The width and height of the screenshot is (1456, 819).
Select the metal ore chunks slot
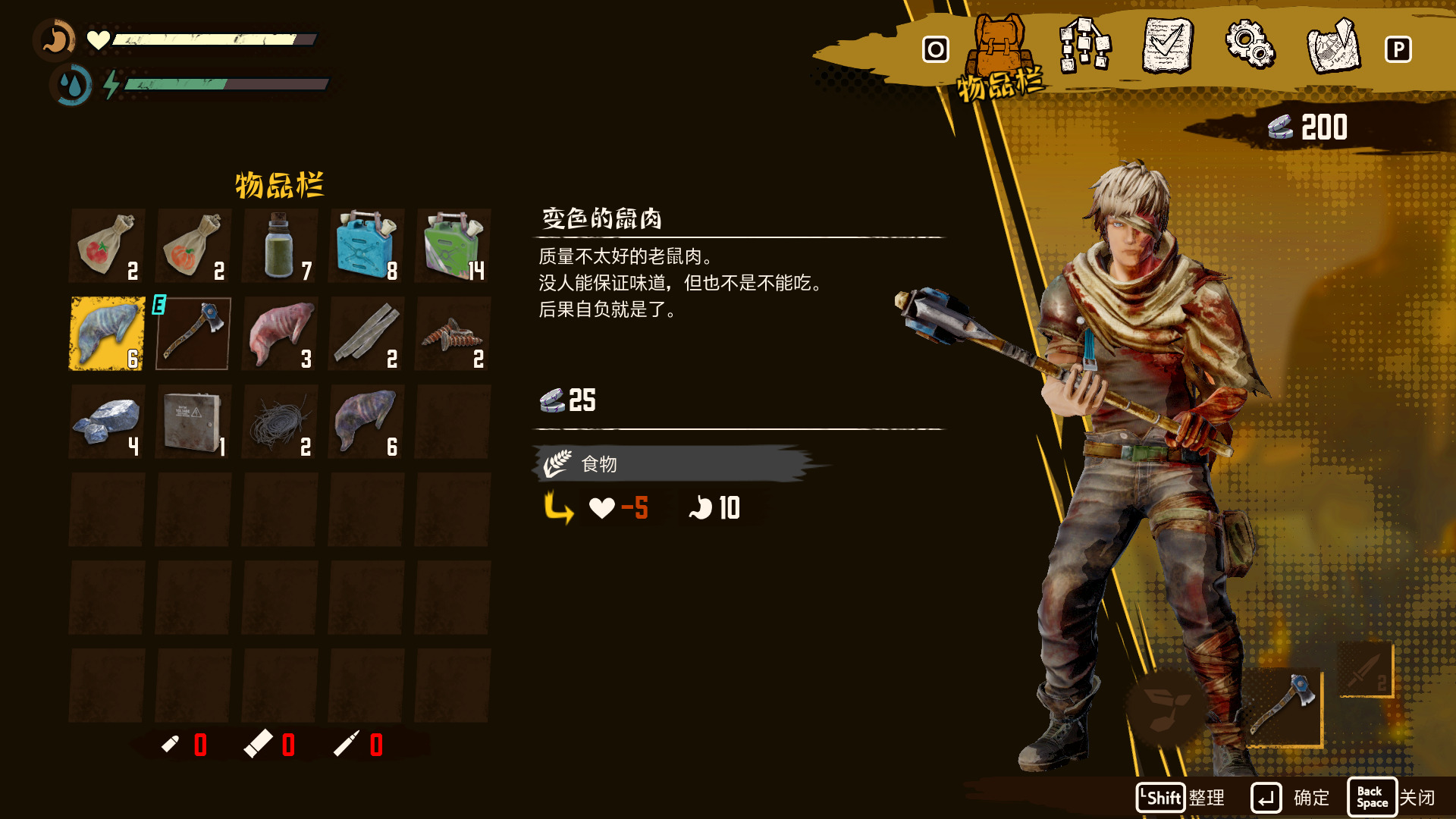(x=107, y=422)
